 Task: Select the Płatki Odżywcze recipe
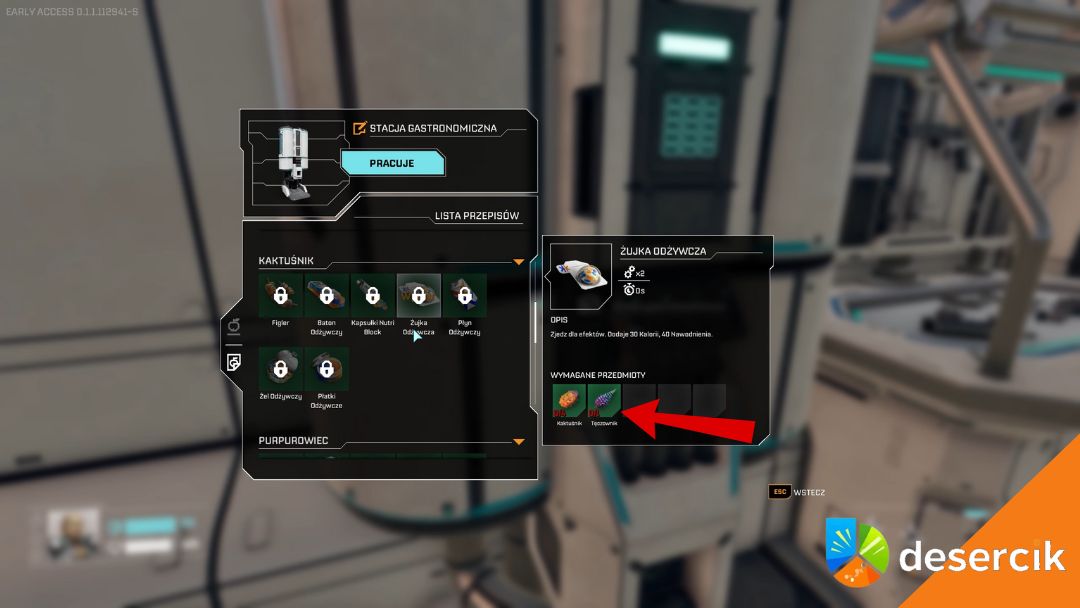point(326,369)
